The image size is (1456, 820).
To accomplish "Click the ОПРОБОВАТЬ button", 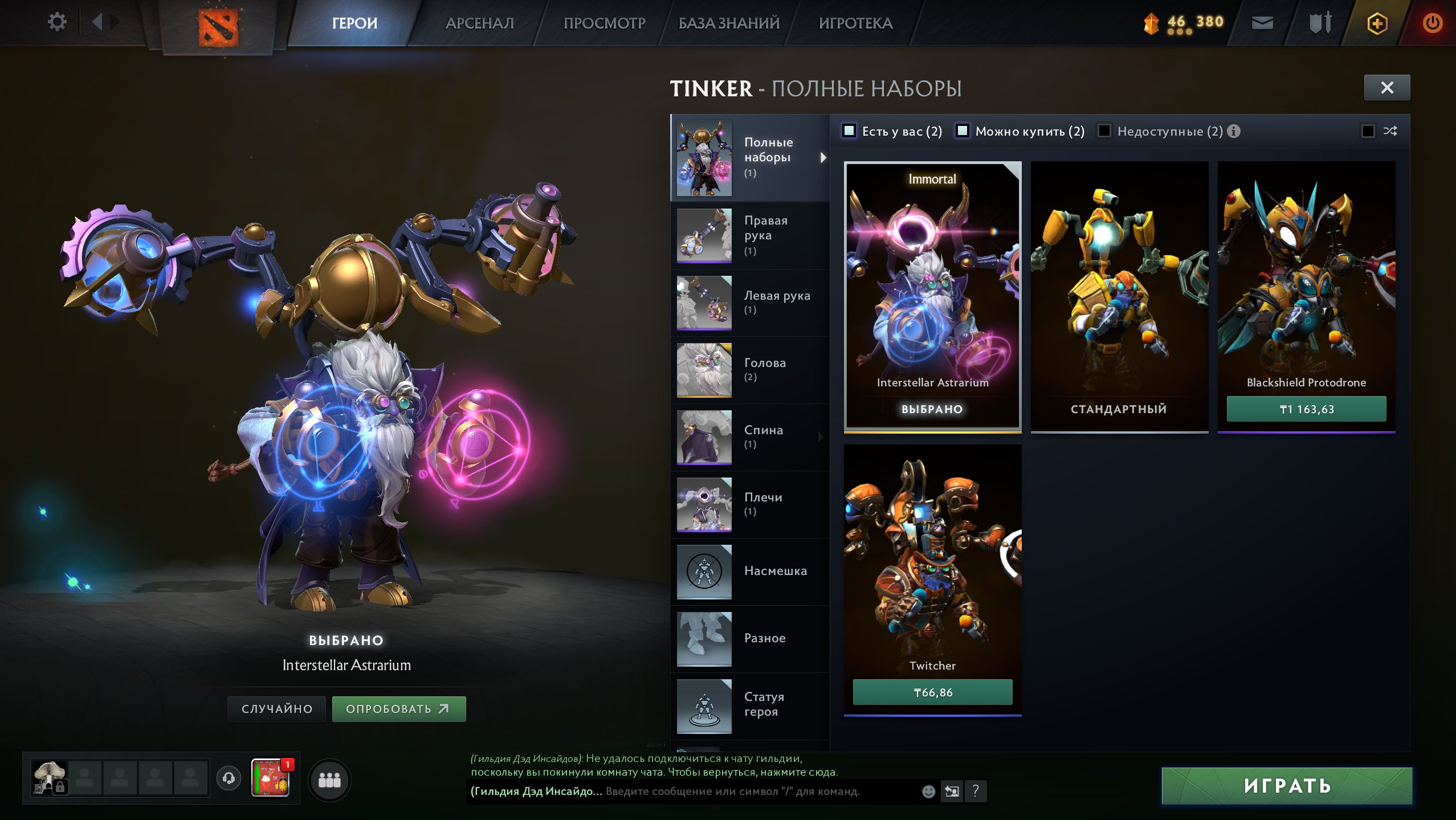I will pyautogui.click(x=399, y=708).
